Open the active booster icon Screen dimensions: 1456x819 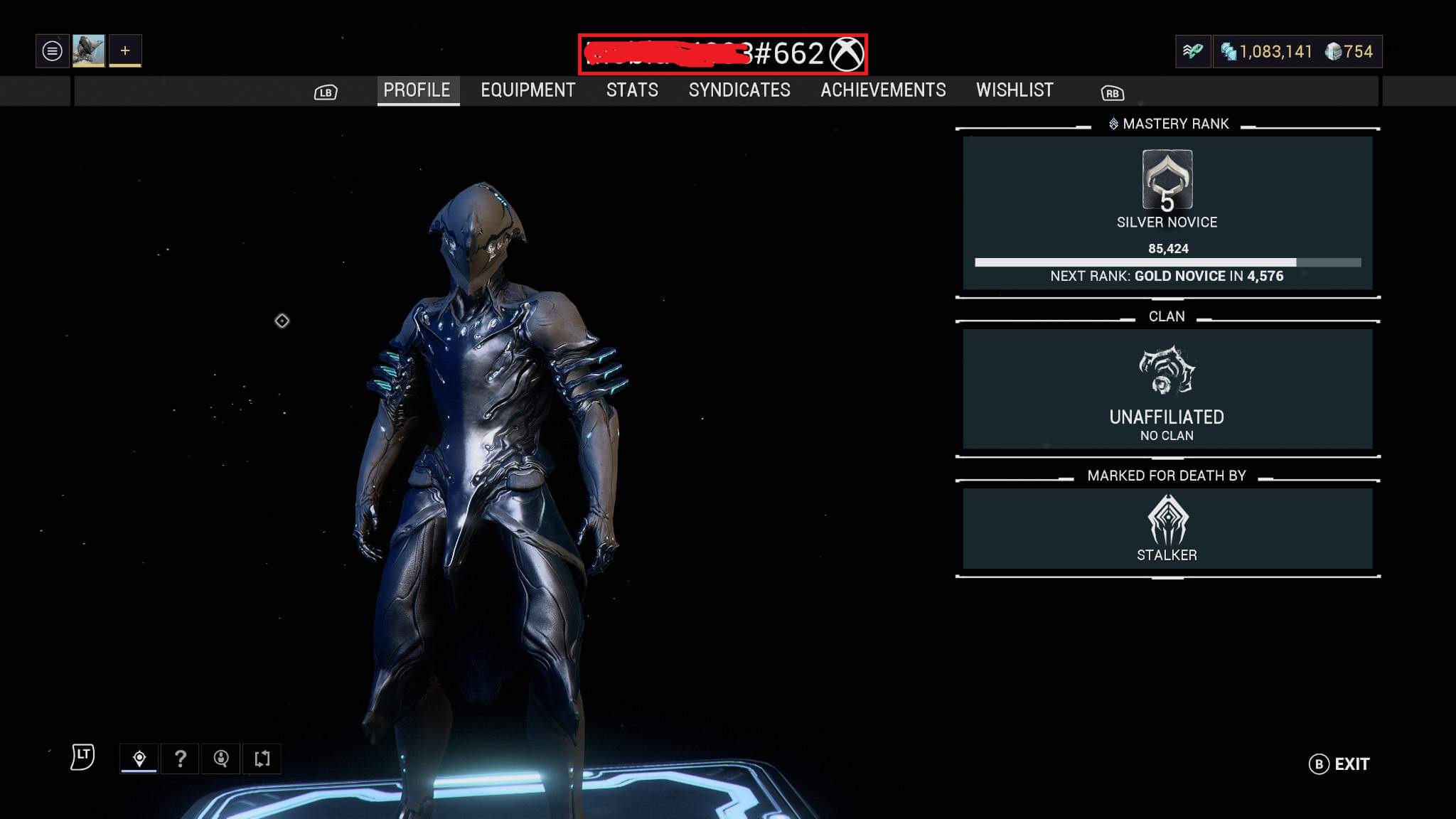click(1193, 51)
